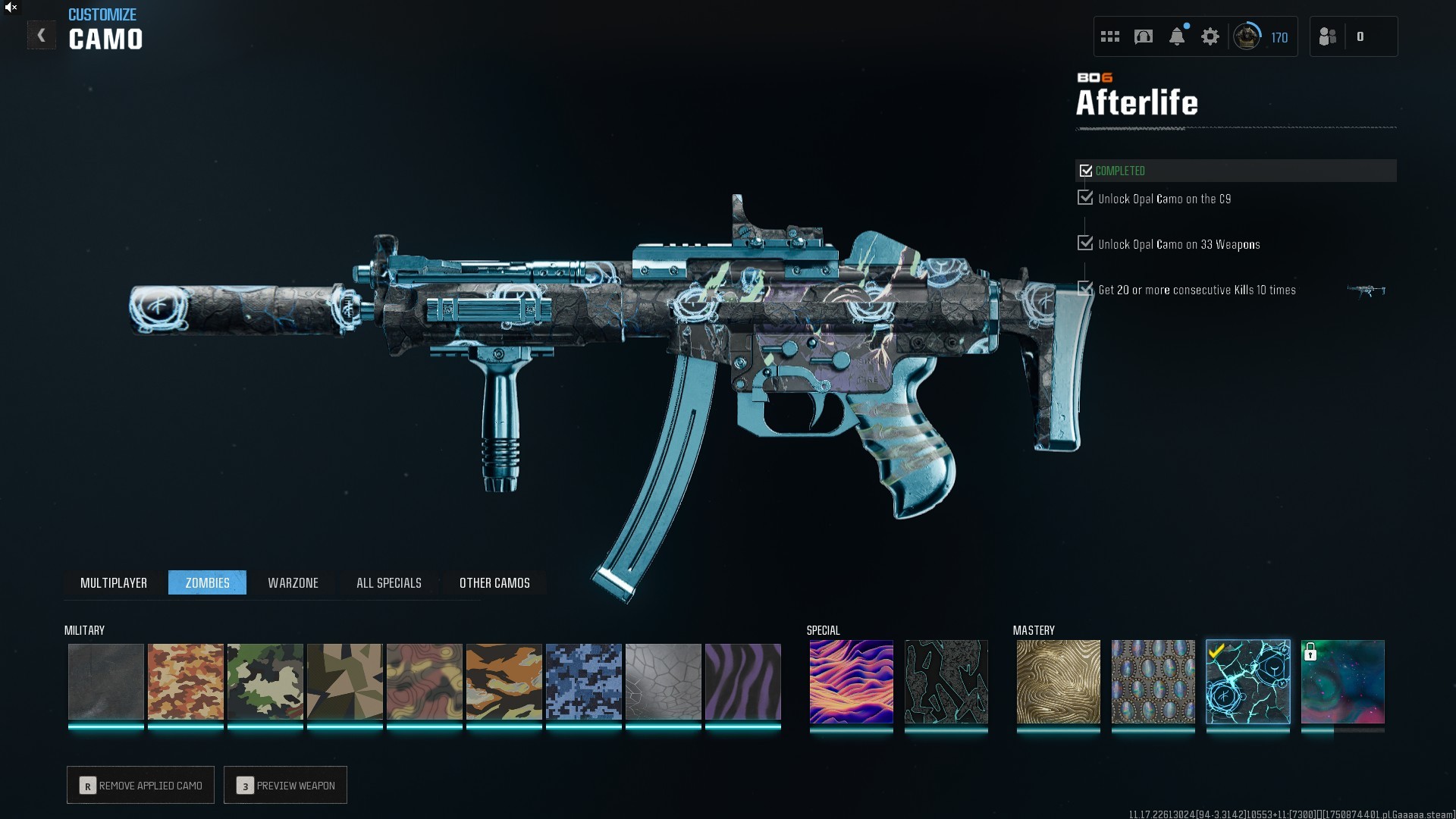Open notifications bell

1177,36
